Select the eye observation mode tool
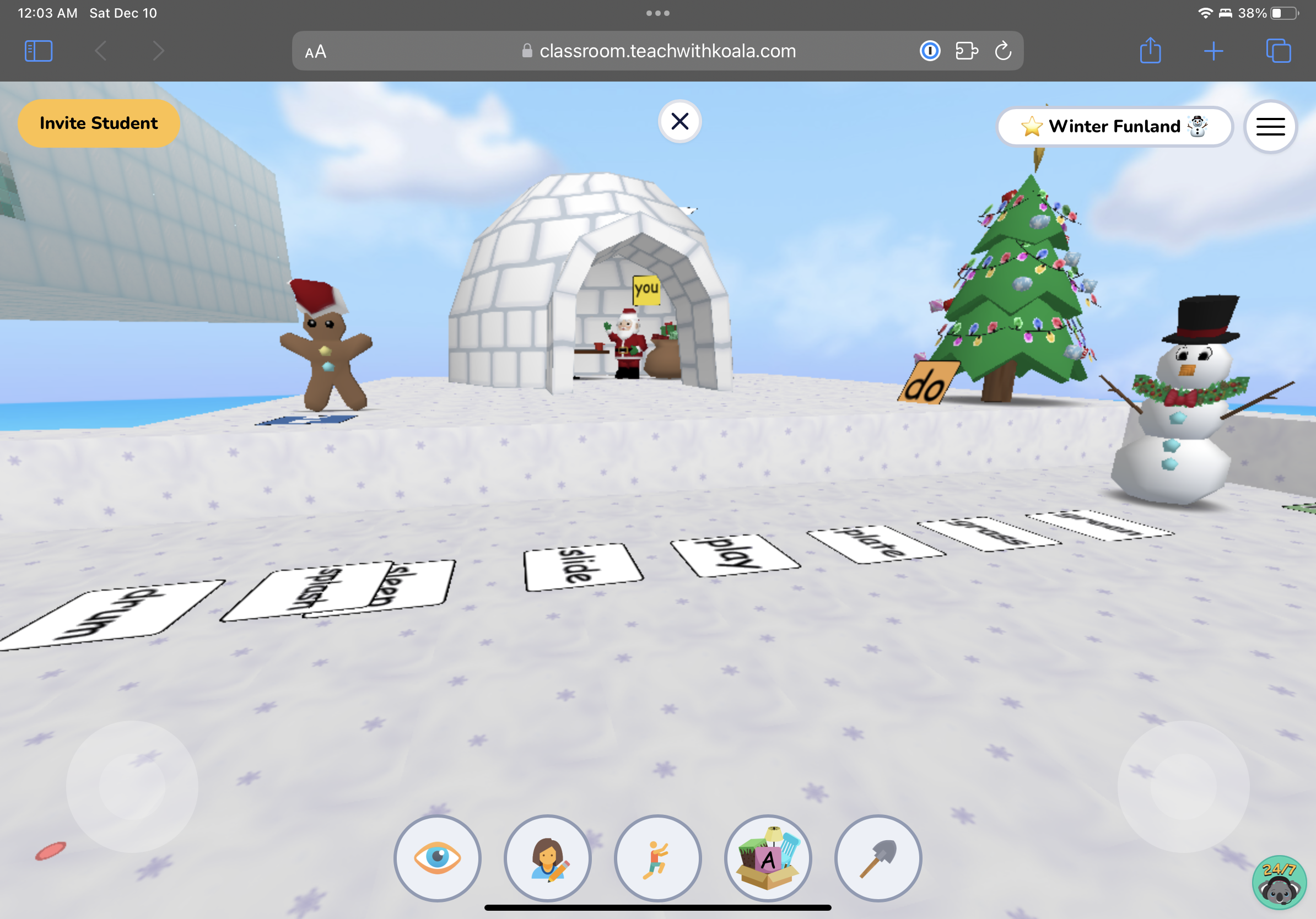Image resolution: width=1316 pixels, height=919 pixels. coord(438,858)
